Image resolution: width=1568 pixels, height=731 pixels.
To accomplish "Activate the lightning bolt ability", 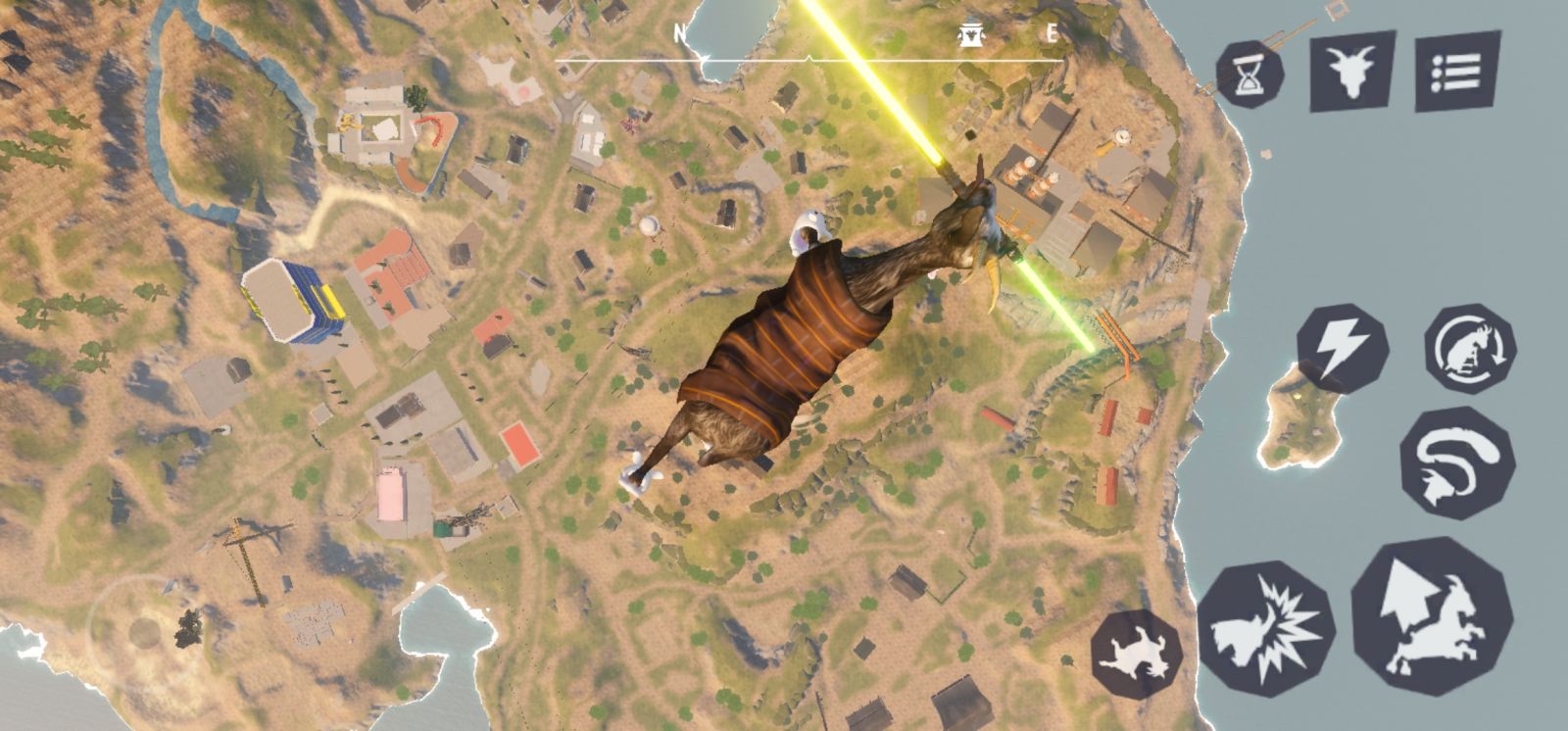I will pos(1341,348).
